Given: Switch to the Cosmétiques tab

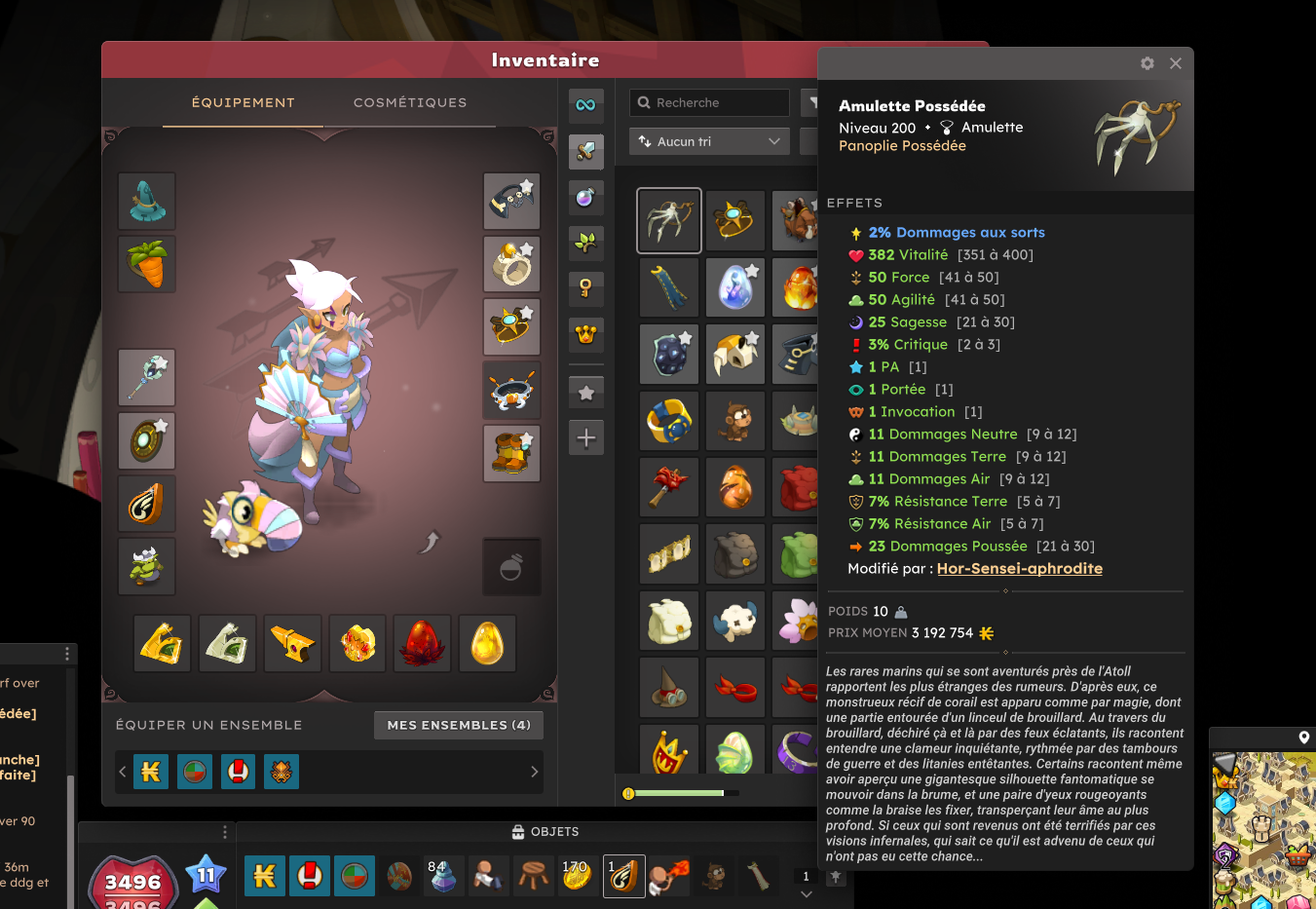Looking at the screenshot, I should pos(410,102).
